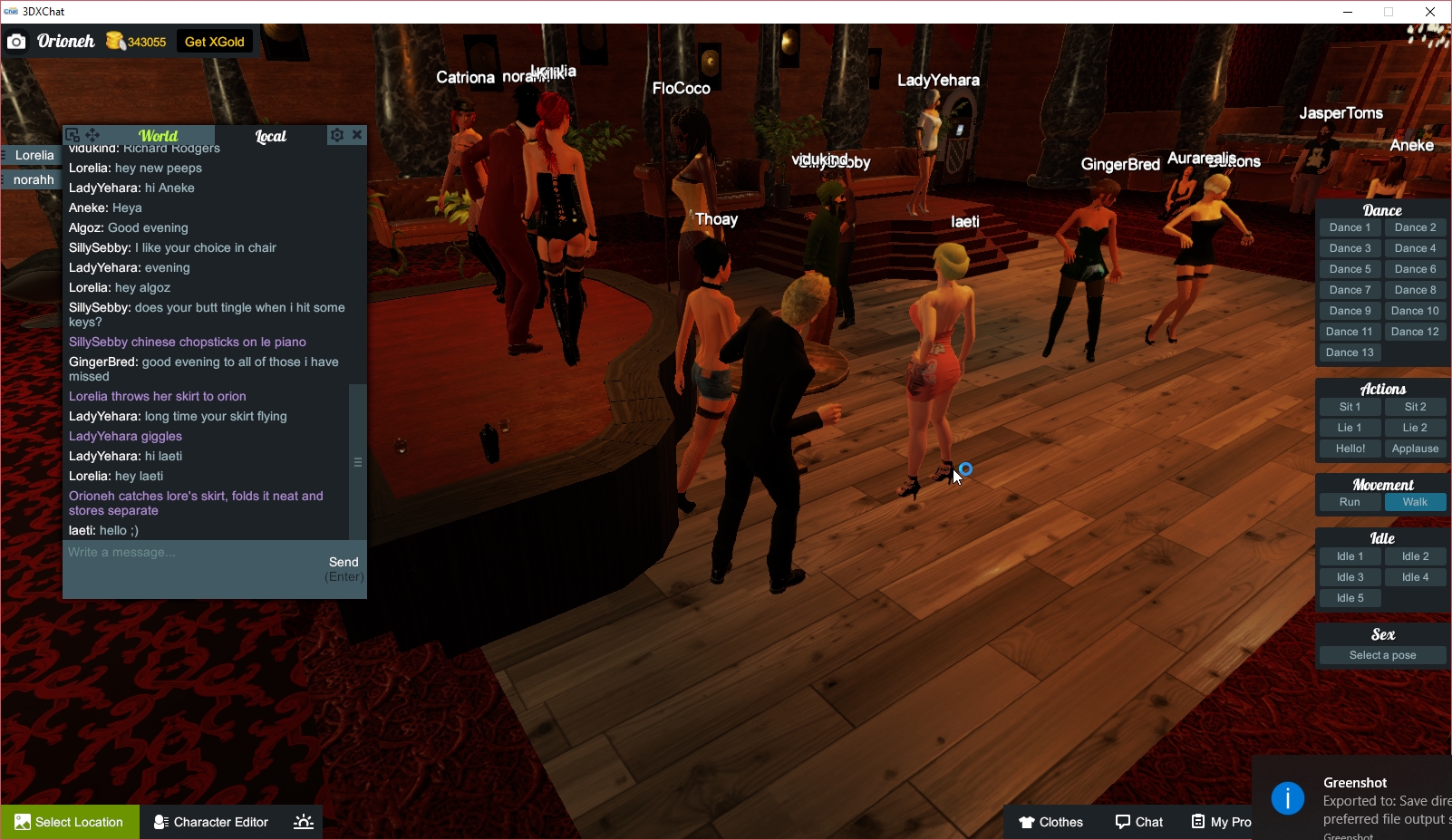Take a screenshot using the camera icon
Image resolution: width=1452 pixels, height=840 pixels.
coord(16,42)
